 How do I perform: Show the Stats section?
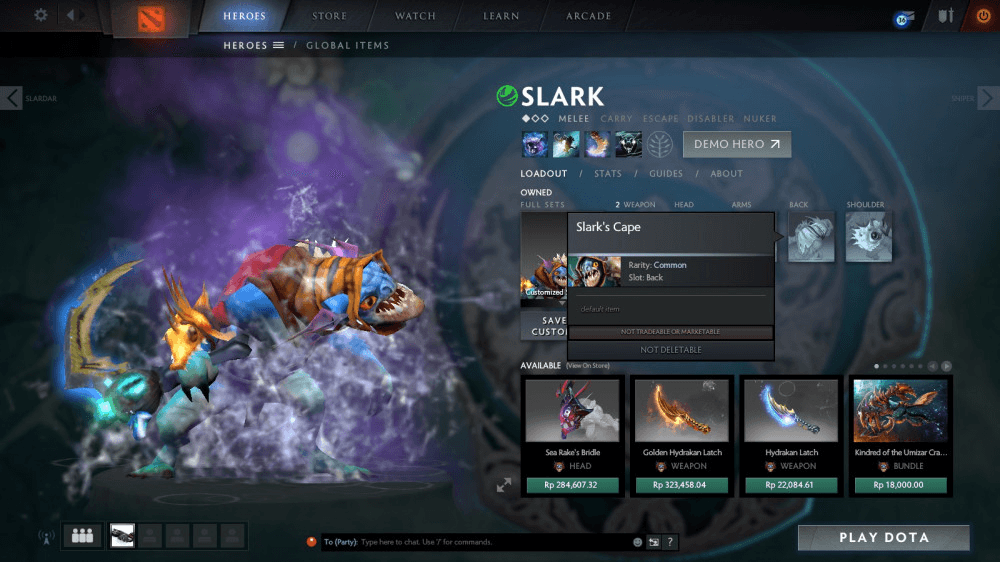coord(607,174)
